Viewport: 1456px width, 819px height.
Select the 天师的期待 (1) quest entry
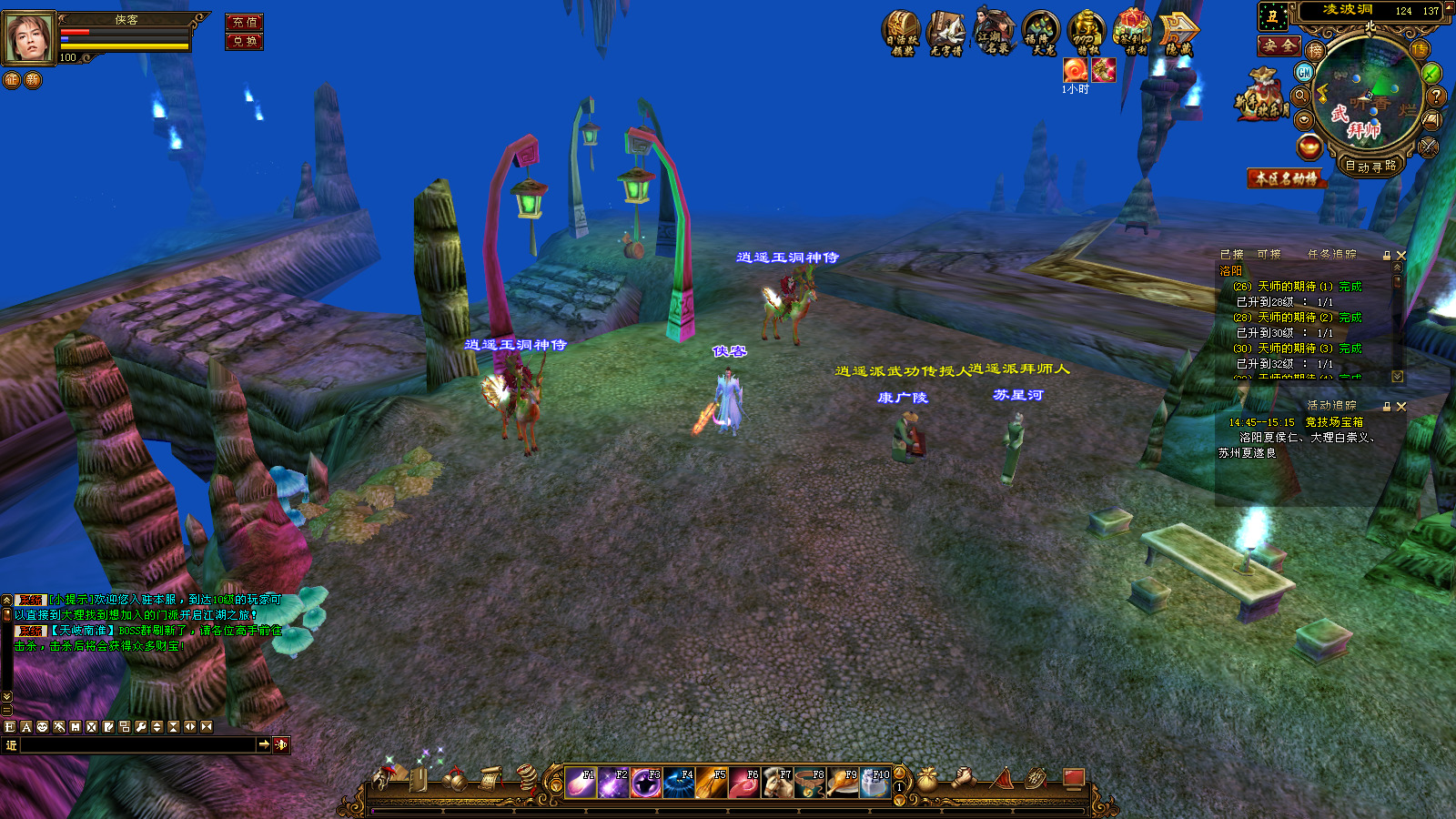(x=1297, y=287)
